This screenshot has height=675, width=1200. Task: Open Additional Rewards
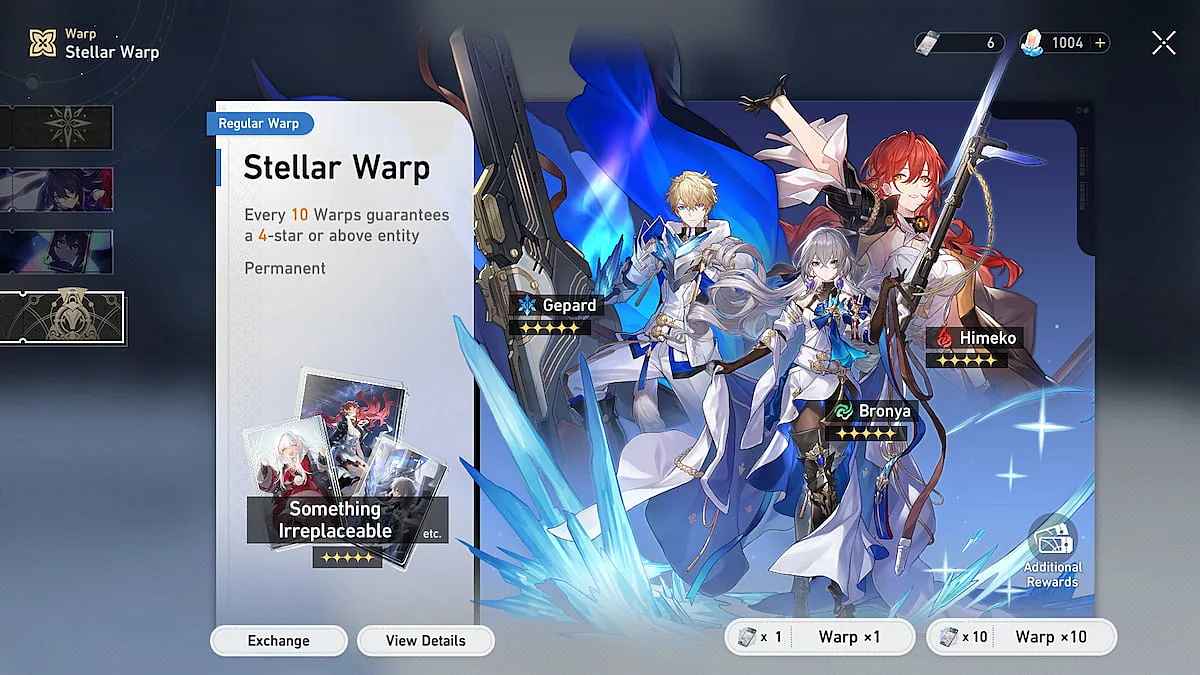1052,553
